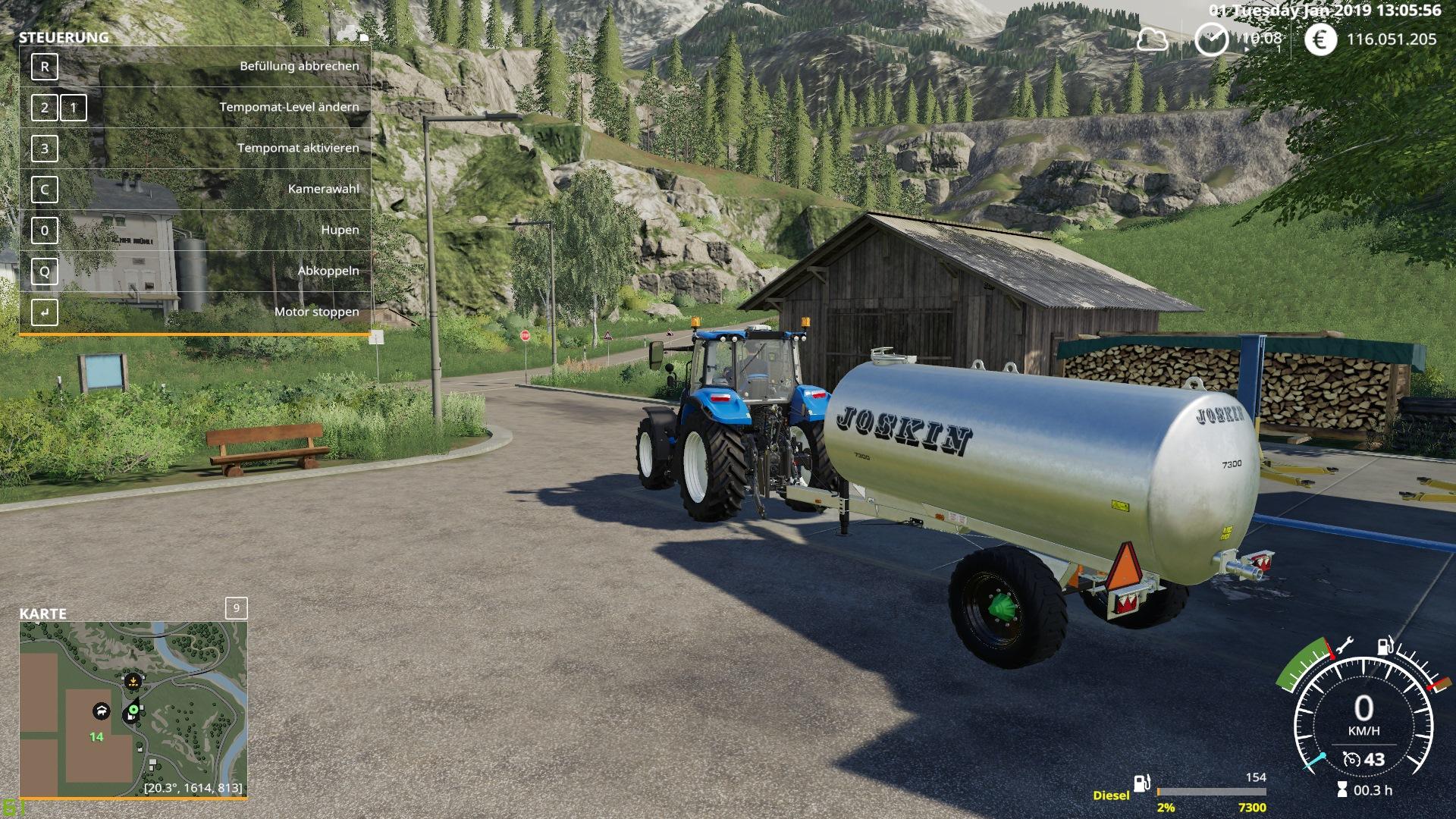
Task: Click the hourglass operating-hours icon
Action: pos(1342,790)
